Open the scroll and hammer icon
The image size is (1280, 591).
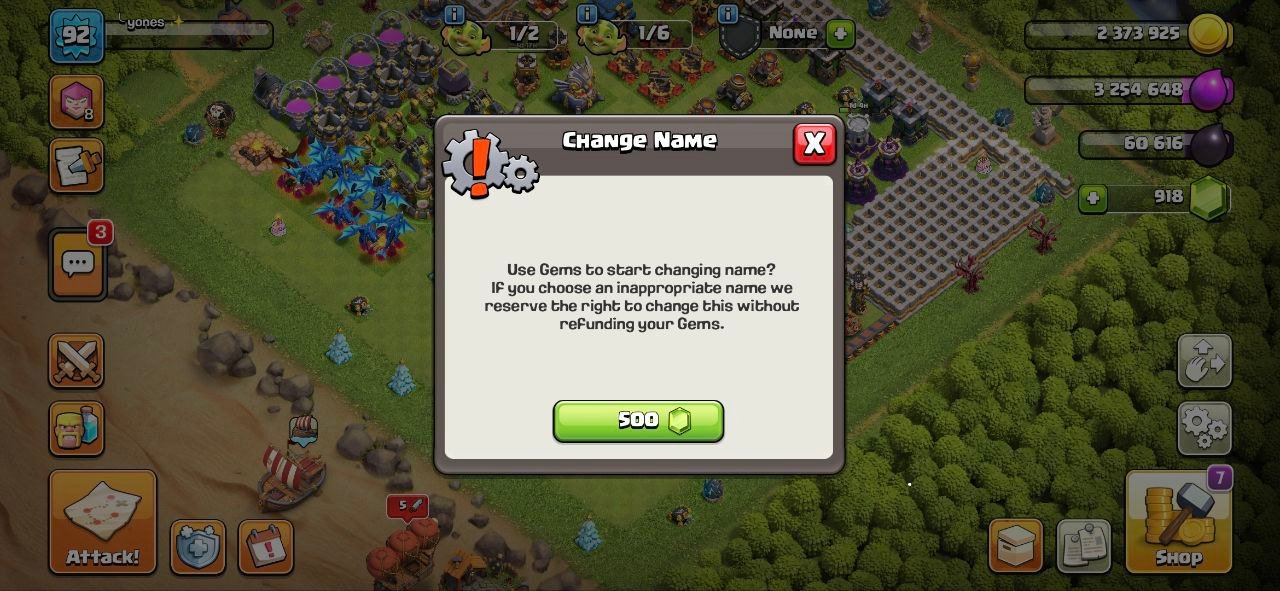(x=77, y=166)
